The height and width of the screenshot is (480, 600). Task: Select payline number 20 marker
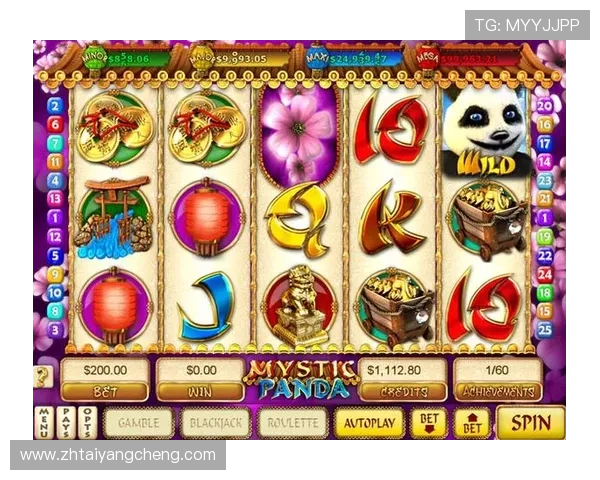click(545, 105)
